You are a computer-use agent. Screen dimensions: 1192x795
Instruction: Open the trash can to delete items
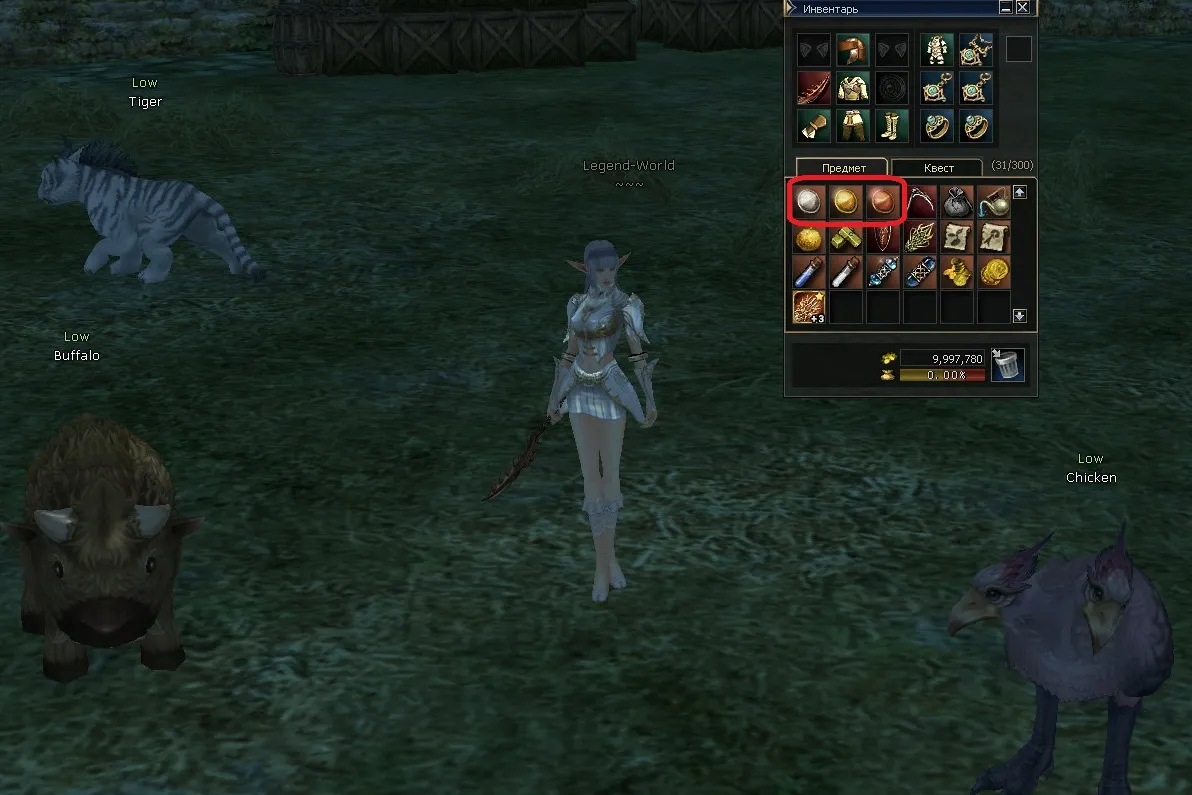1008,365
